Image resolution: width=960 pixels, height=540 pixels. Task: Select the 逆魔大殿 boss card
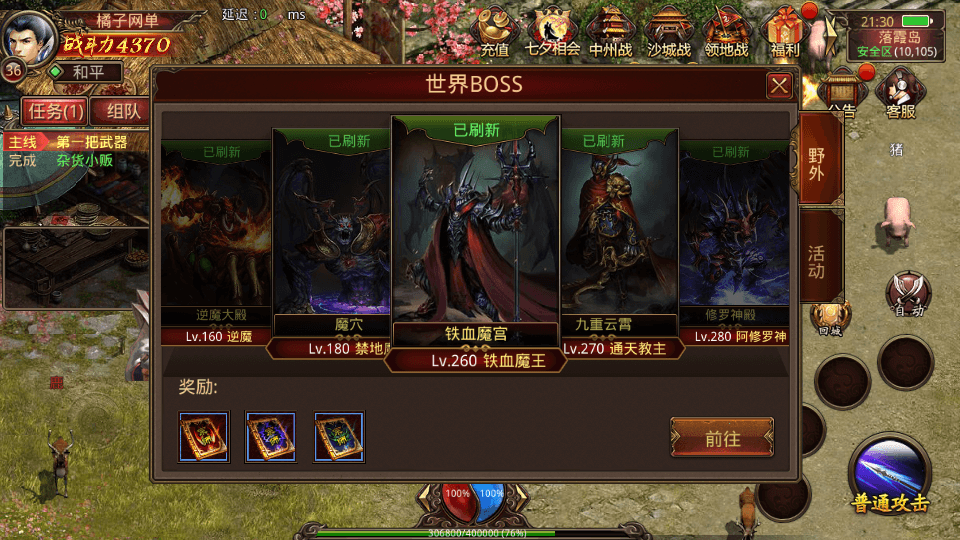click(216, 240)
